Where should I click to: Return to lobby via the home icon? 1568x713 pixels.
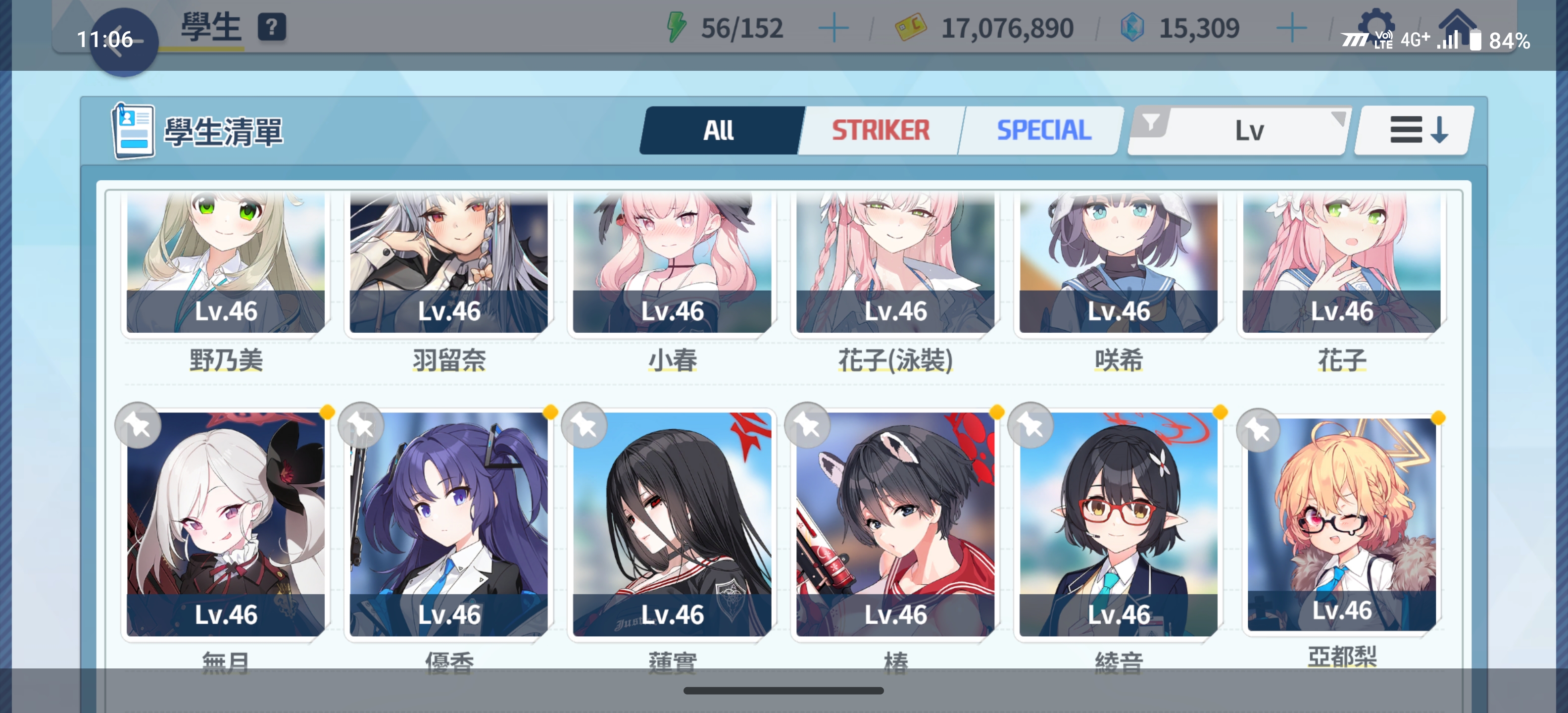point(1457,24)
